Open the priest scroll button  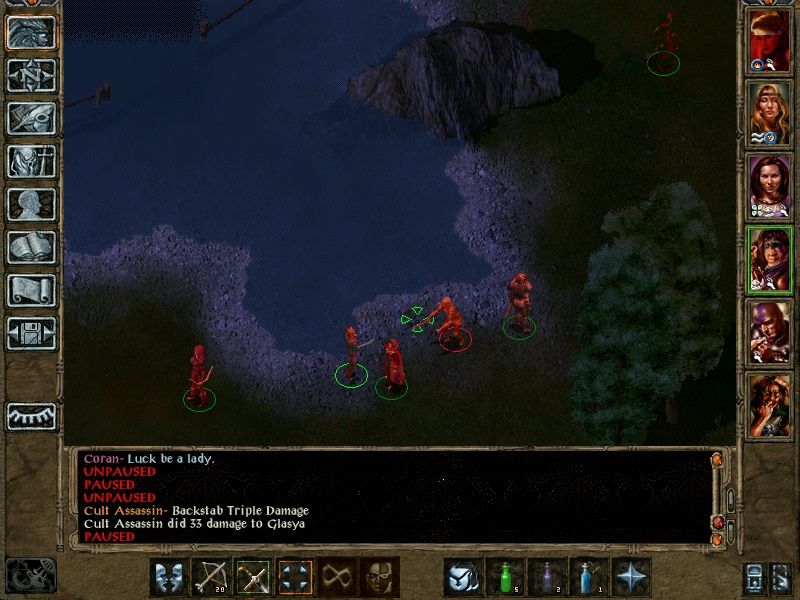pos(32,291)
